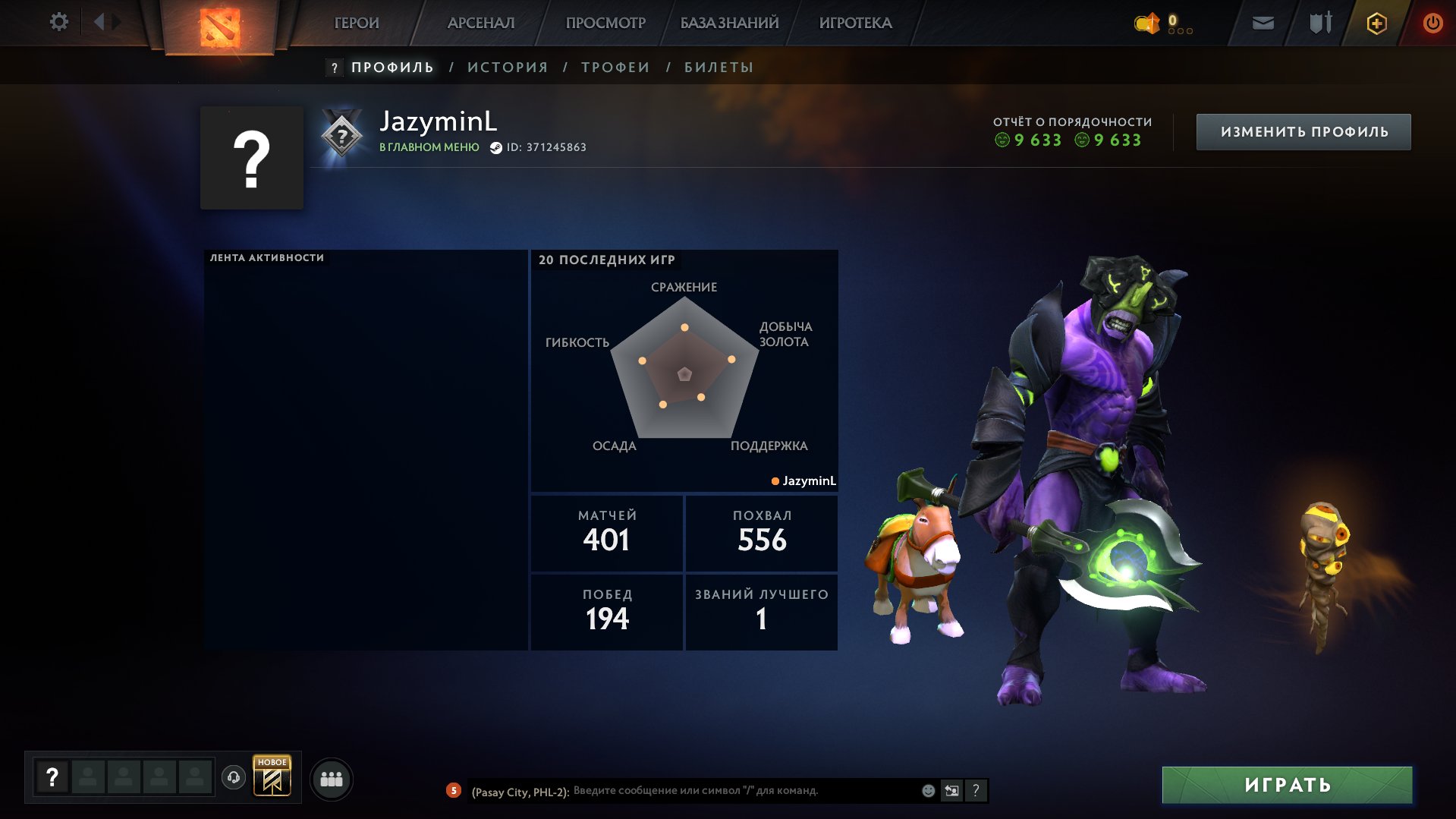Switch to the ТРОФЕИ tab
This screenshot has height=819, width=1456.
(x=614, y=67)
